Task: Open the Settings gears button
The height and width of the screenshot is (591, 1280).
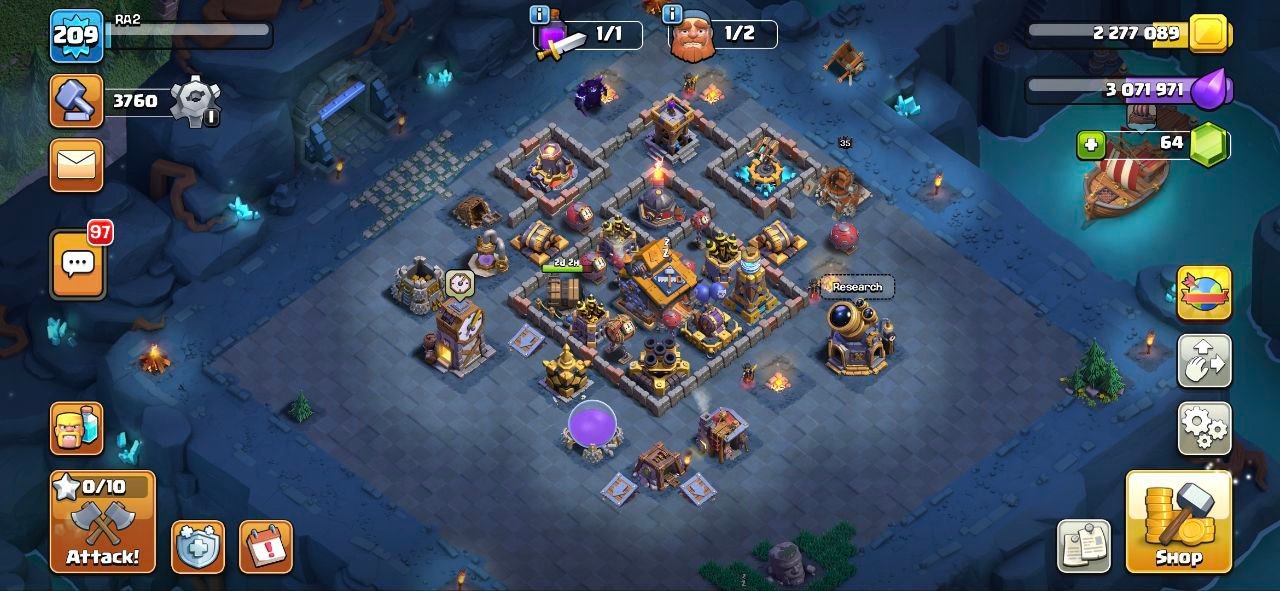Action: [1204, 428]
